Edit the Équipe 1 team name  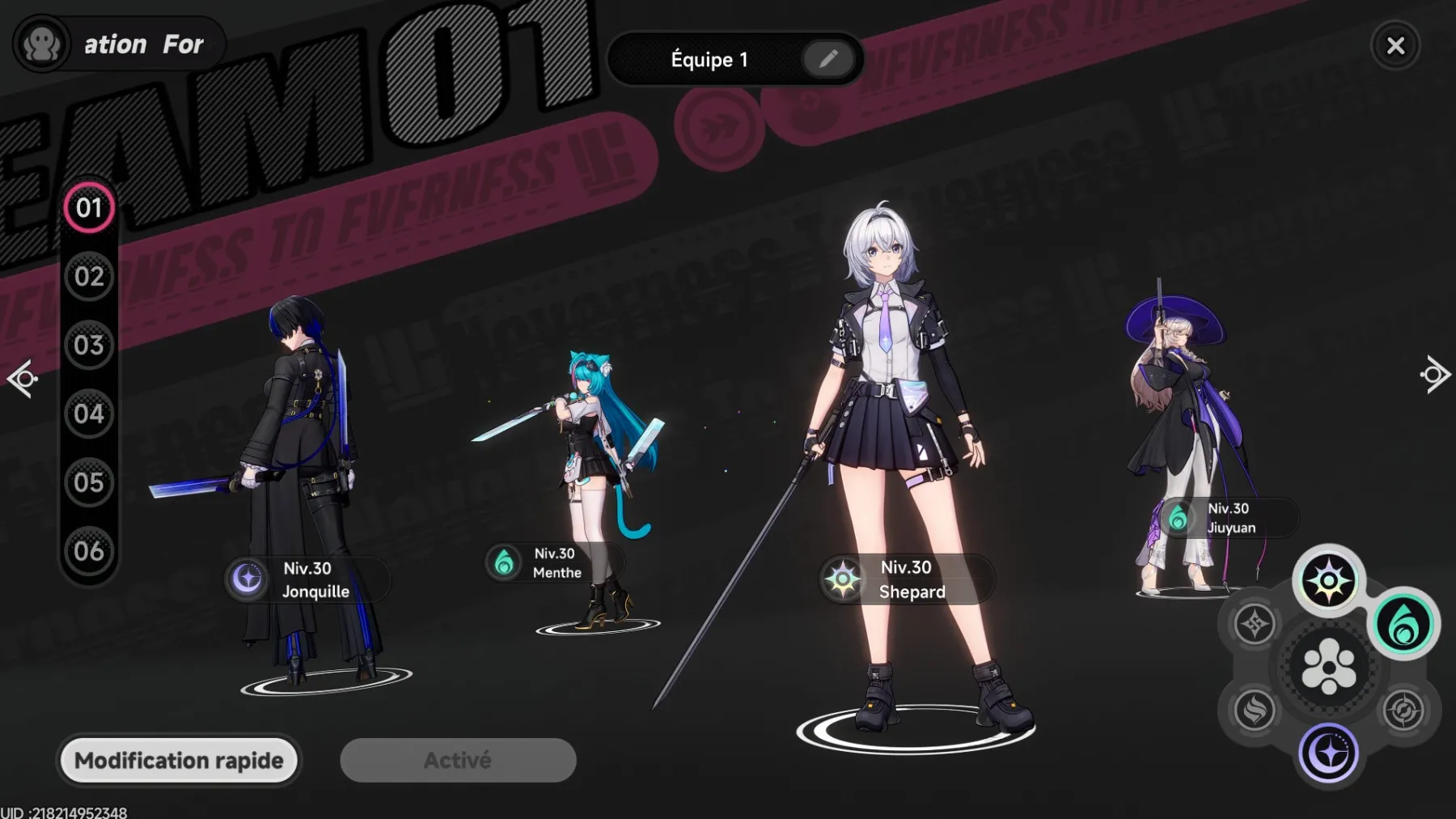pos(827,59)
